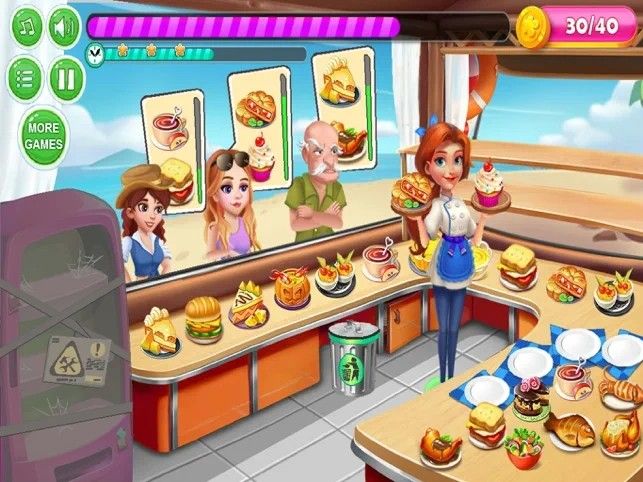Pick up the hamburger on the counter
The height and width of the screenshot is (482, 643).
click(203, 319)
